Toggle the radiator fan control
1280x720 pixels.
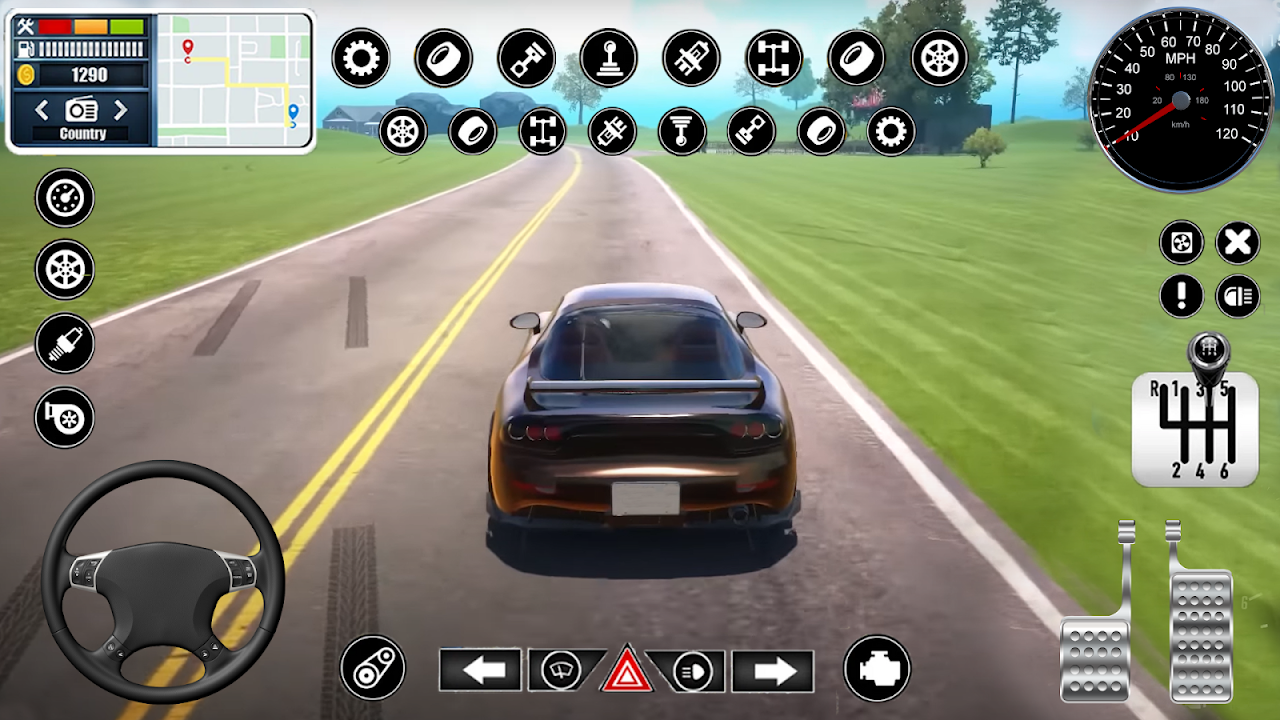[1180, 241]
